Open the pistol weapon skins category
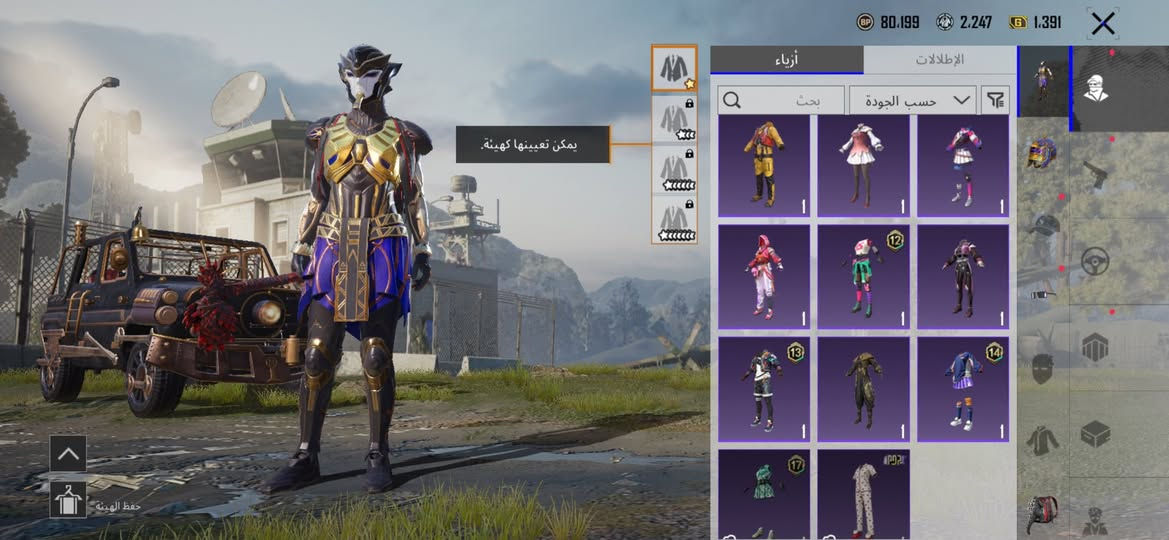The height and width of the screenshot is (540, 1169). tap(1095, 176)
